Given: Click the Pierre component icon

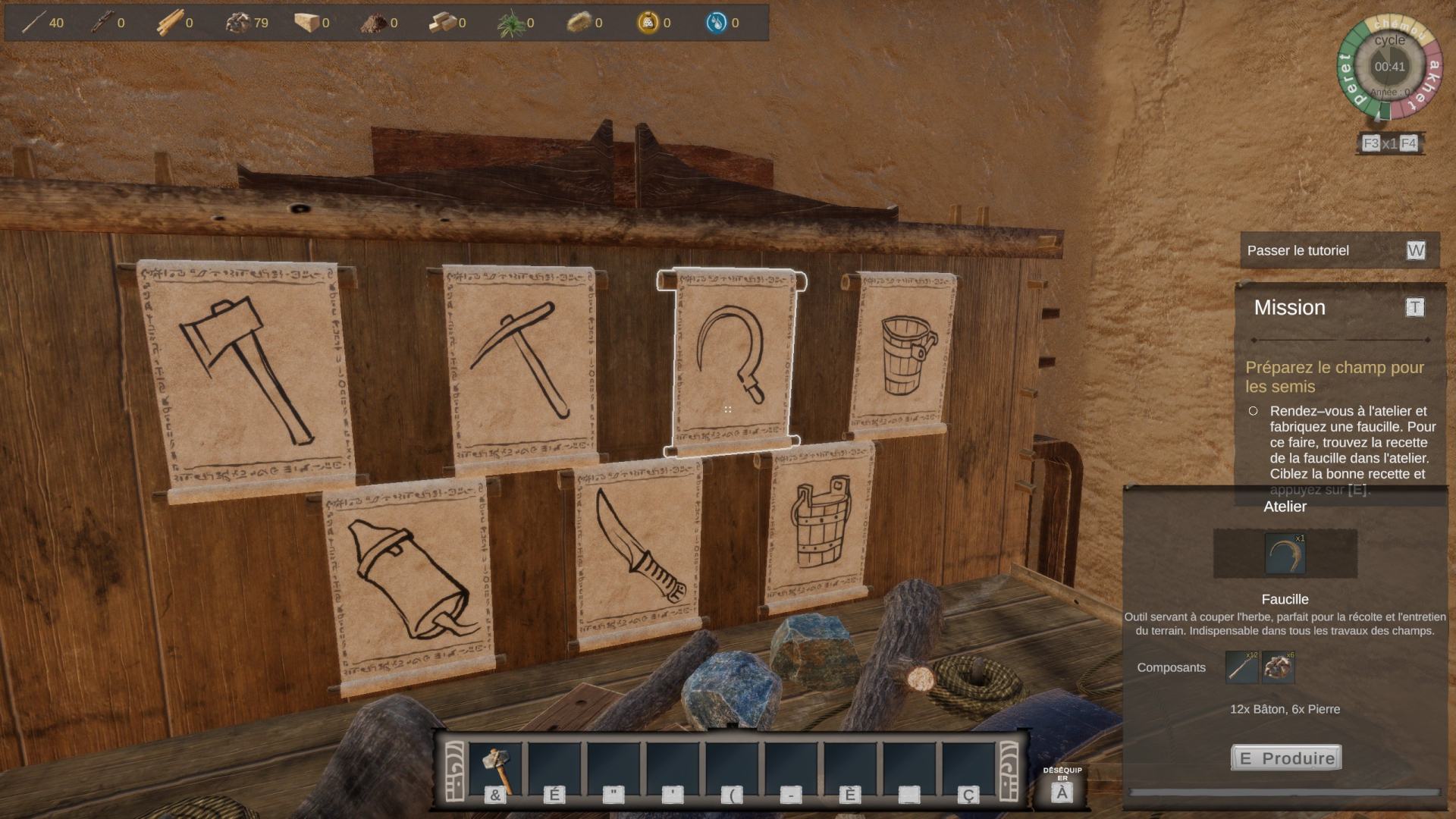Looking at the screenshot, I should click(1278, 667).
